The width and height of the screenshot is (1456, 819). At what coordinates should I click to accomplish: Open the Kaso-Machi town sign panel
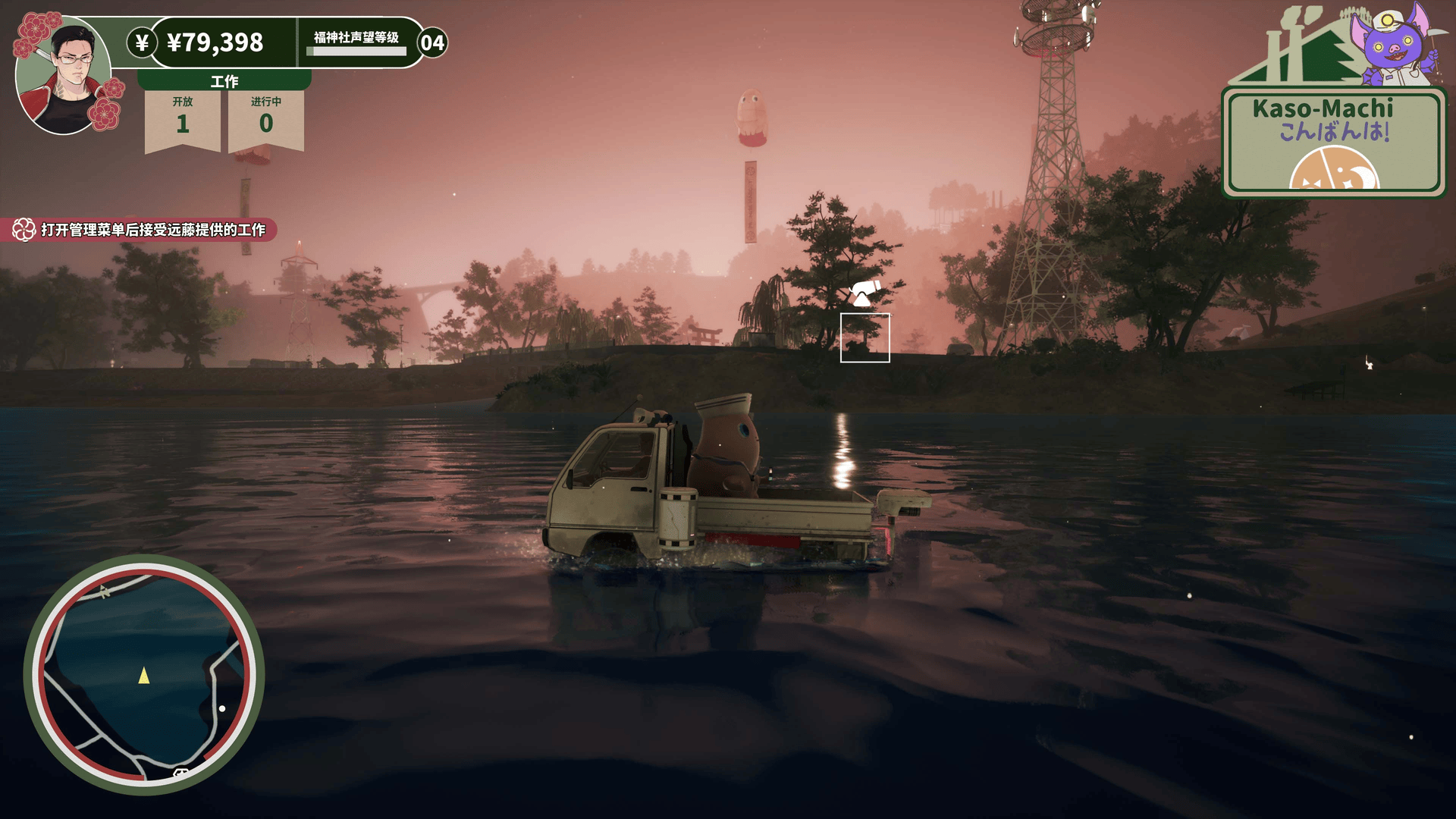1333,142
